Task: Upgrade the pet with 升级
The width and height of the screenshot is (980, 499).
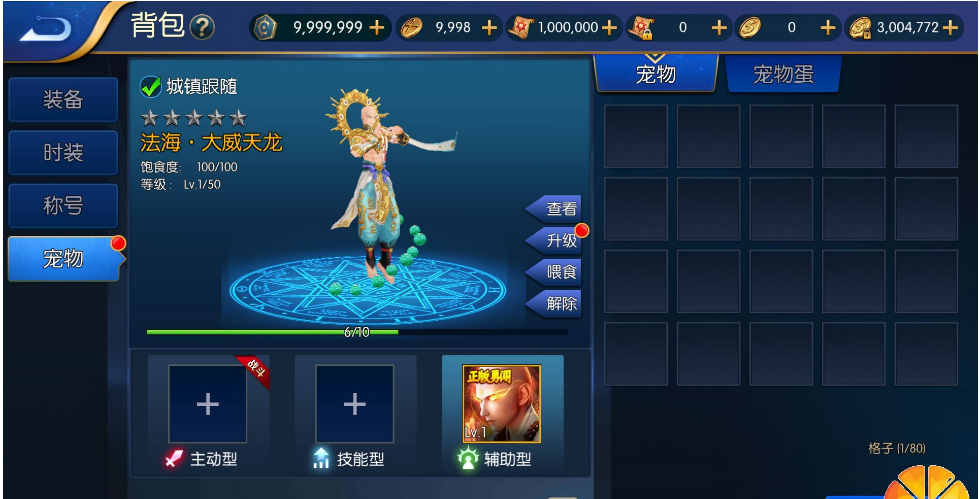Action: (x=556, y=241)
